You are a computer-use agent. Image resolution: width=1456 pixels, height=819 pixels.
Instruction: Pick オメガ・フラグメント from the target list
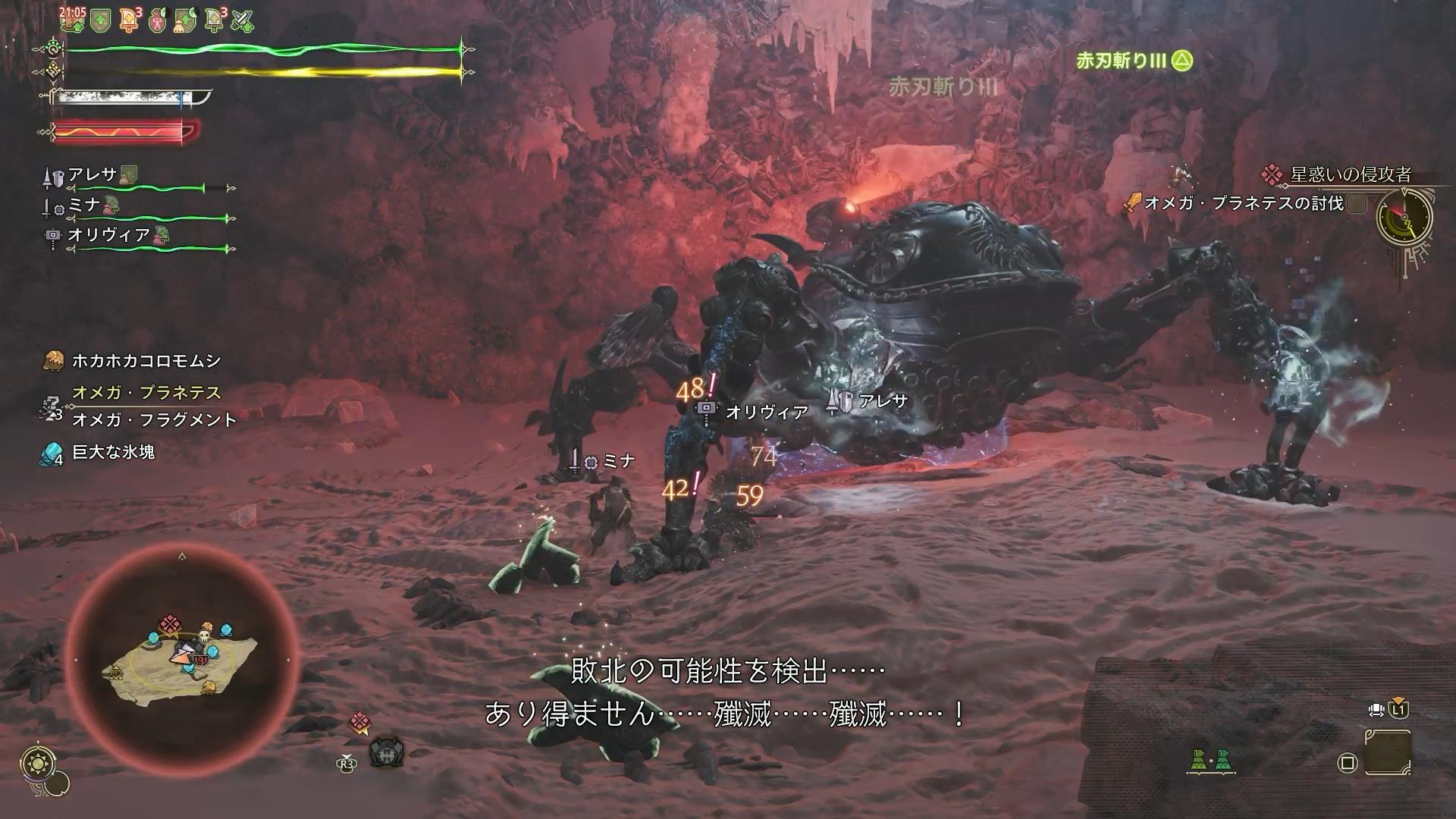coord(154,420)
